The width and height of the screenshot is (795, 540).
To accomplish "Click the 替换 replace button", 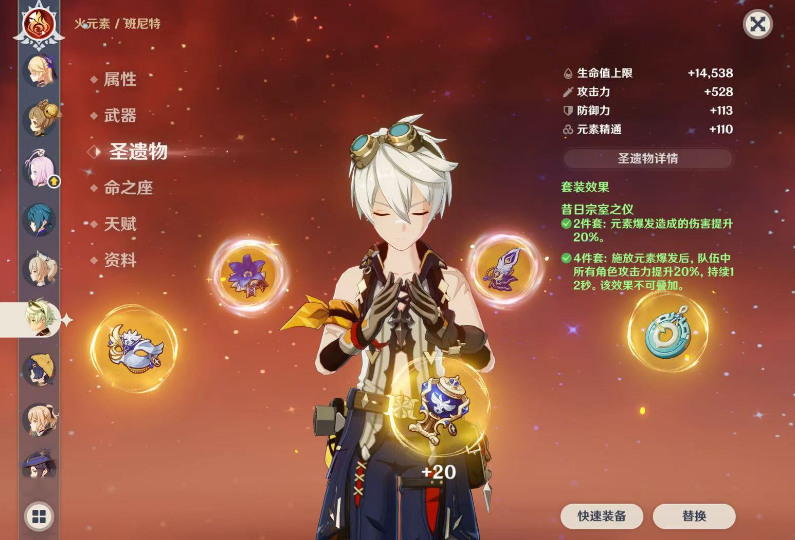I will point(694,516).
